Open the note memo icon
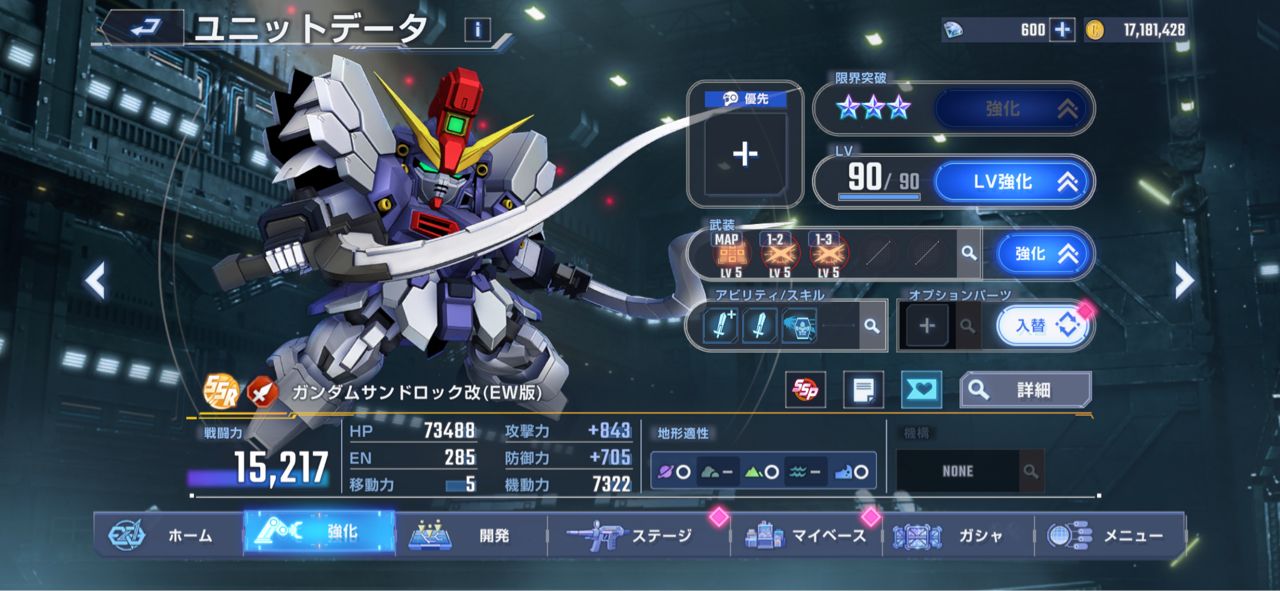 (x=863, y=389)
